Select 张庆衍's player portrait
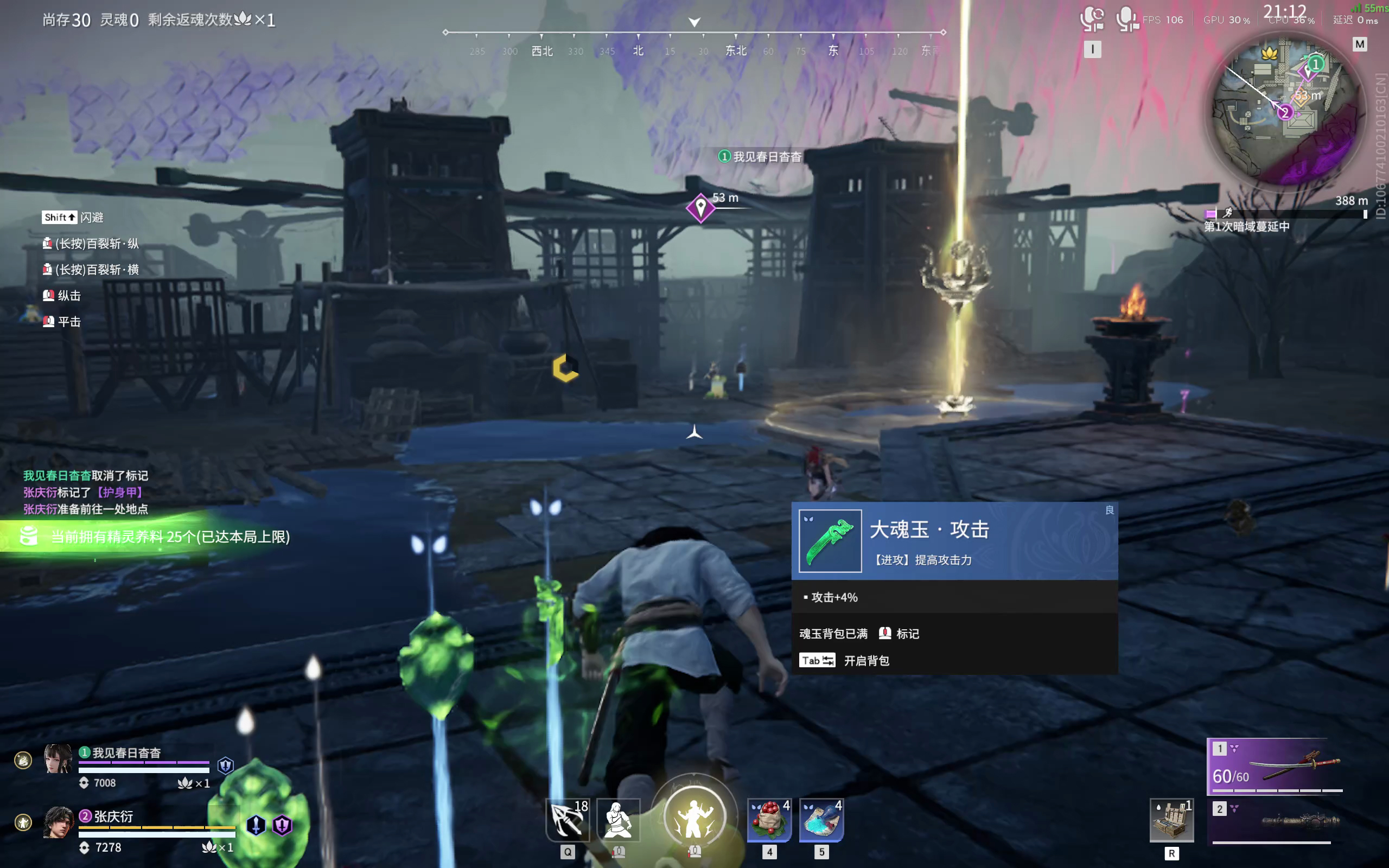 [58, 822]
